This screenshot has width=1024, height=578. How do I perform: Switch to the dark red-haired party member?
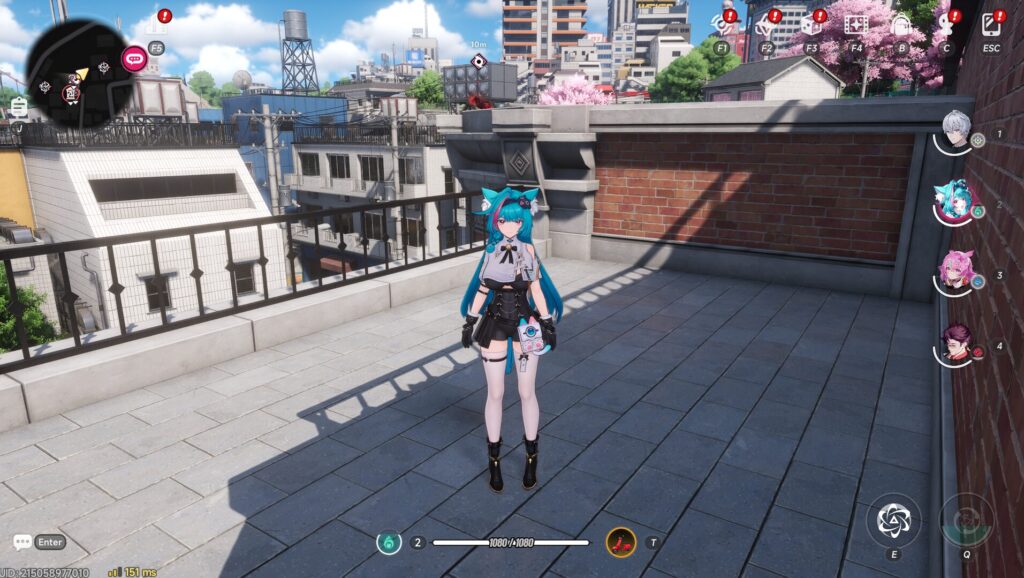(x=956, y=342)
